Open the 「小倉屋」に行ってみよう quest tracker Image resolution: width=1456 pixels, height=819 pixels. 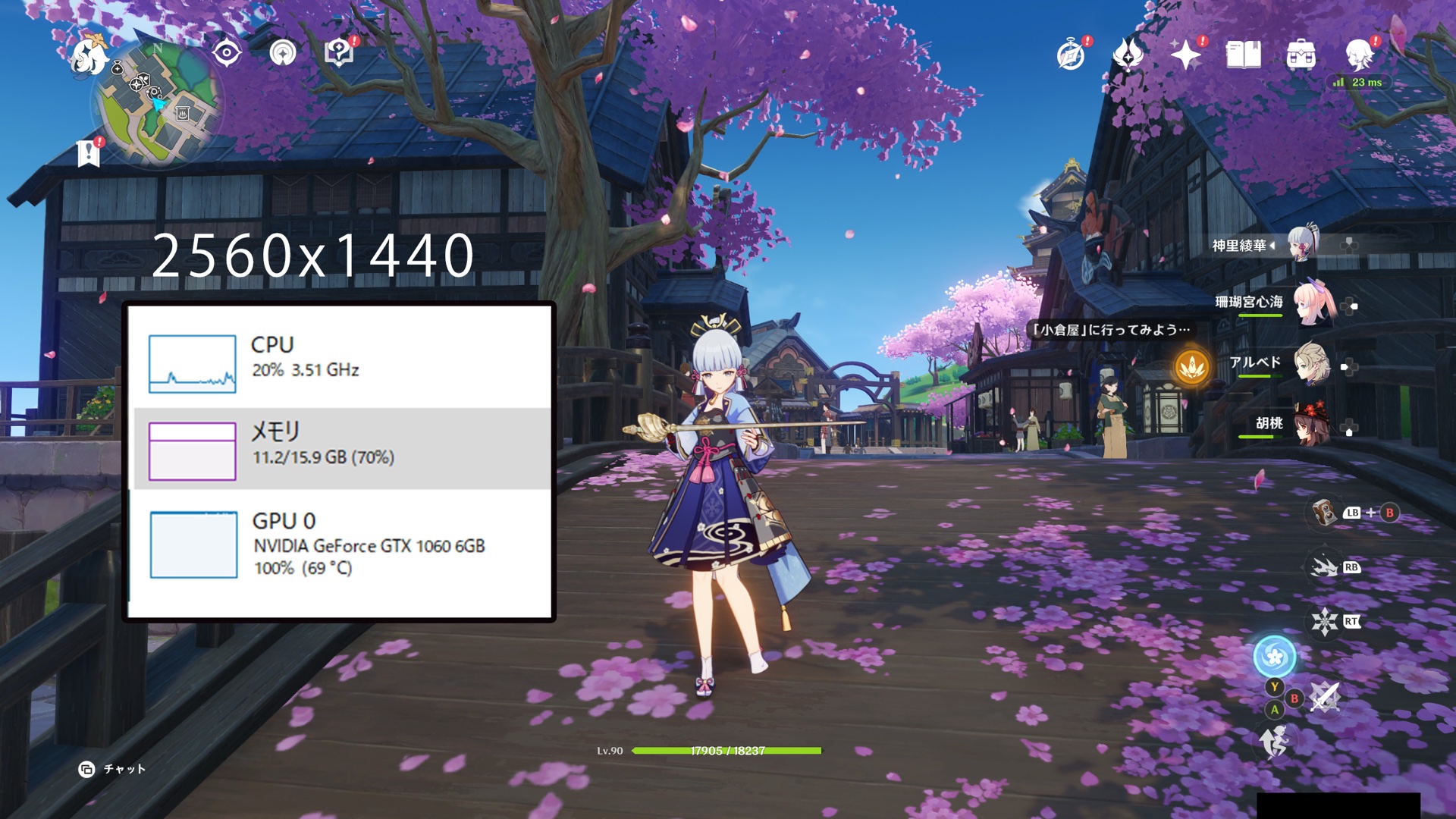pyautogui.click(x=1111, y=330)
